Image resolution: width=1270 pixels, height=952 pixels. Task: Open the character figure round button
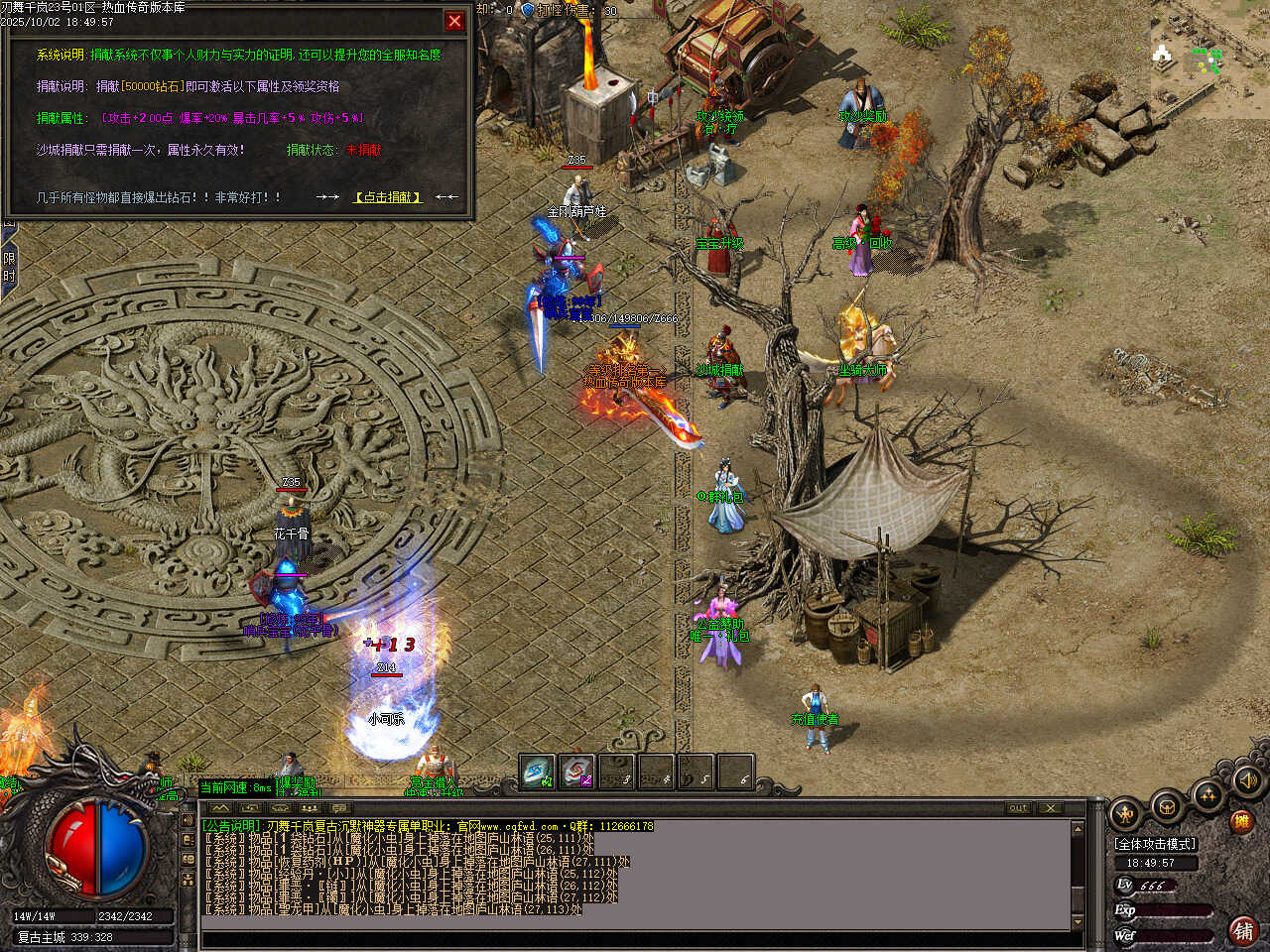click(1126, 815)
